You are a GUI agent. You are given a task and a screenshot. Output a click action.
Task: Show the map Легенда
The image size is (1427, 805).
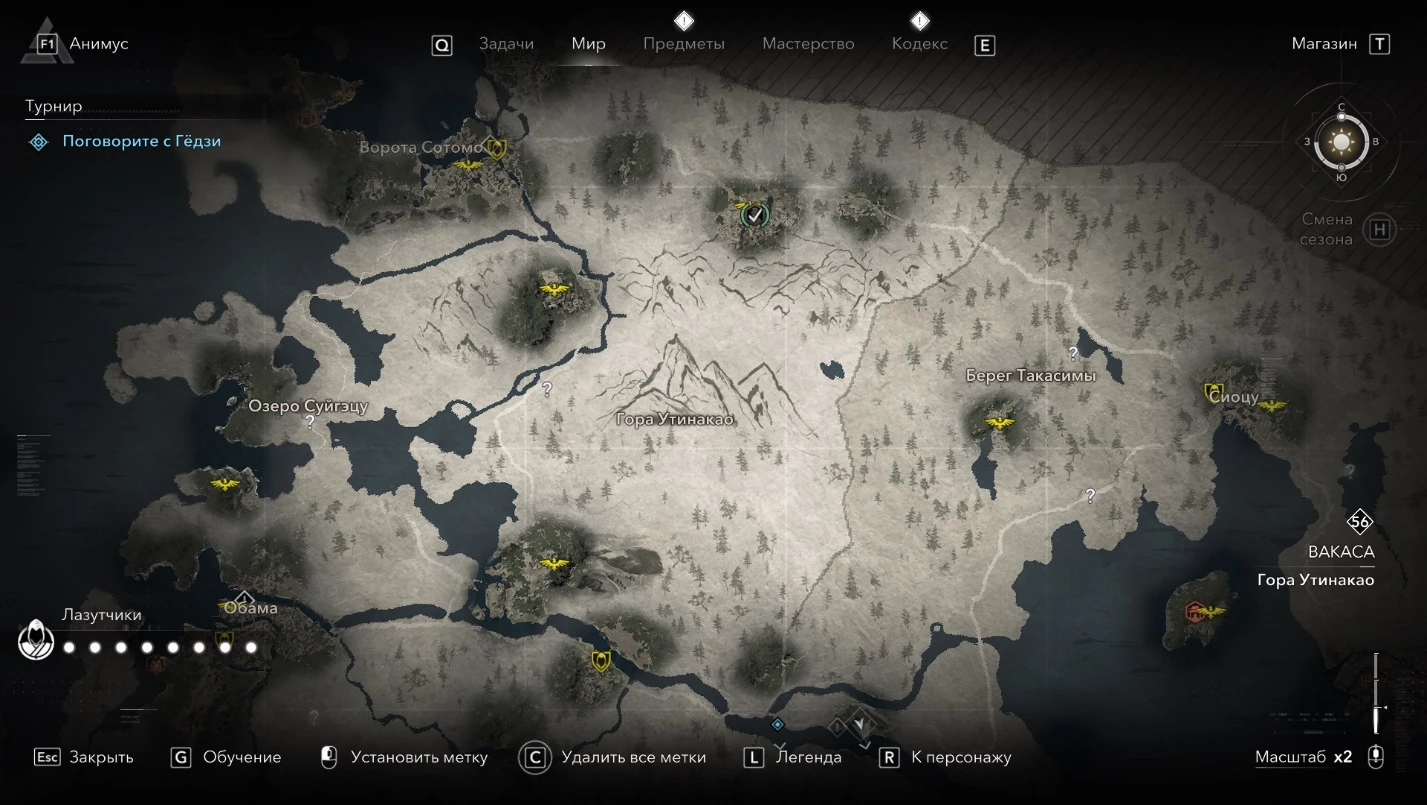(x=808, y=757)
